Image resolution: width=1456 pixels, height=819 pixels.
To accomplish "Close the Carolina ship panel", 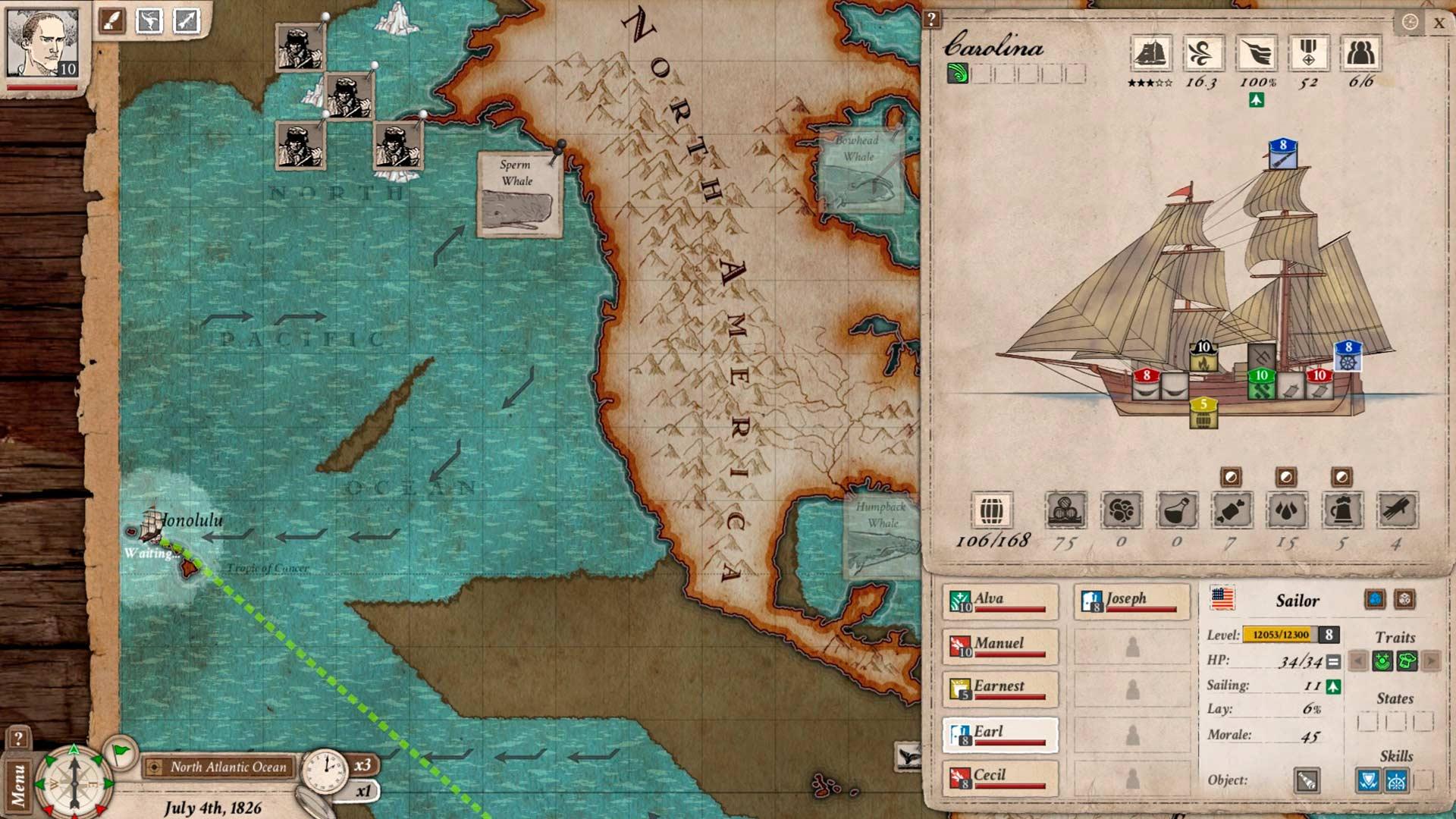I will click(x=1439, y=23).
